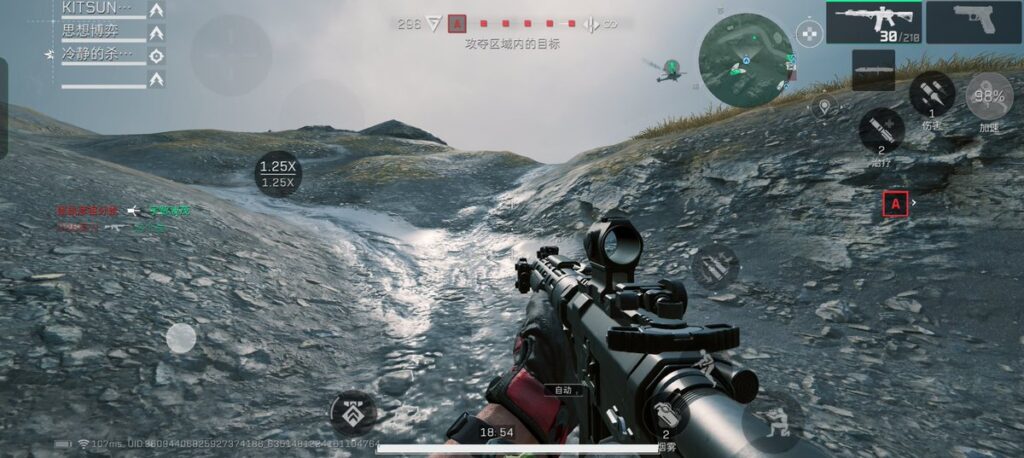Tap the chevron rank button bottom left

pos(353,412)
